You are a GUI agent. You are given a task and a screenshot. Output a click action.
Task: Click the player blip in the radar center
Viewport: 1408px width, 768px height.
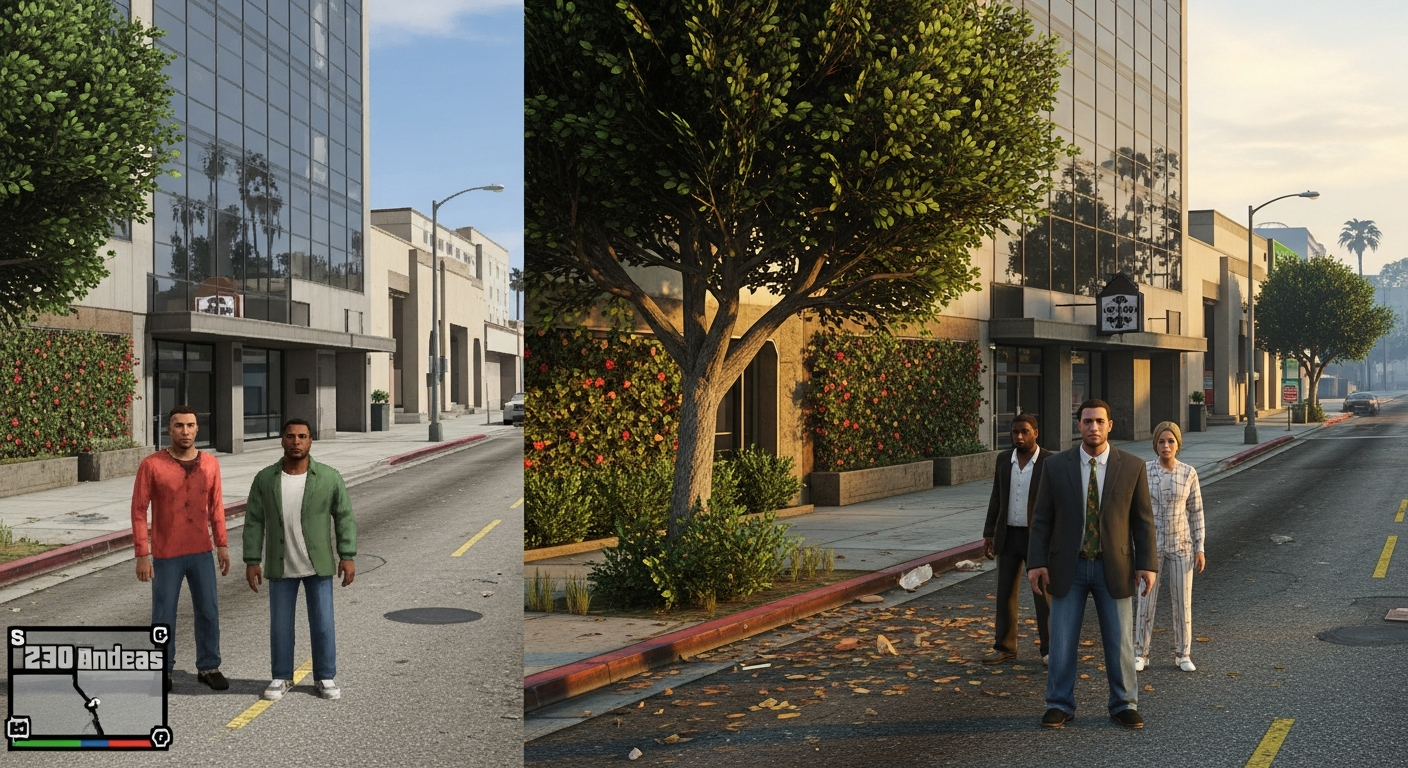click(x=93, y=702)
